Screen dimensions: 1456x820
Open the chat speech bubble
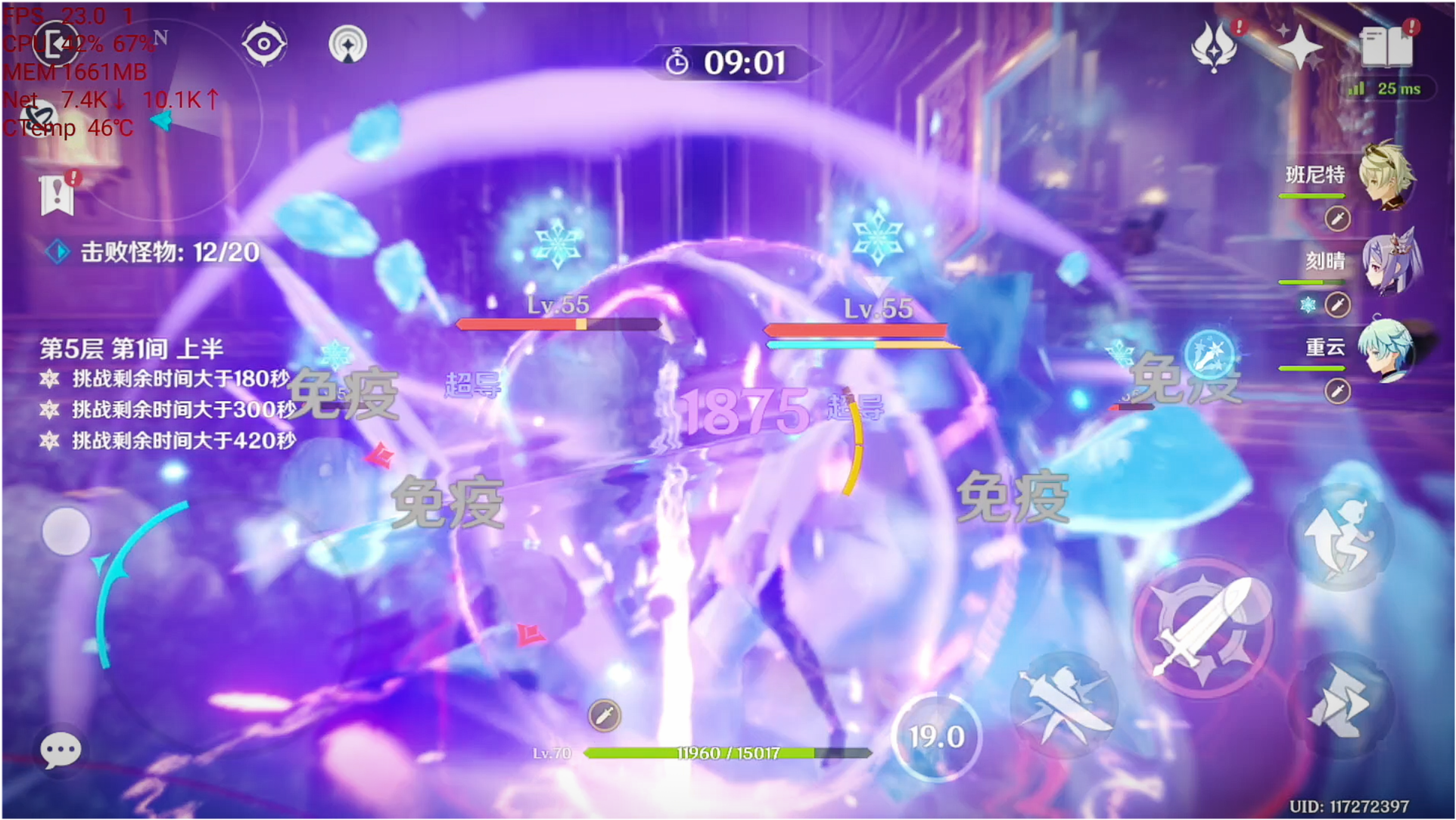coord(61,750)
